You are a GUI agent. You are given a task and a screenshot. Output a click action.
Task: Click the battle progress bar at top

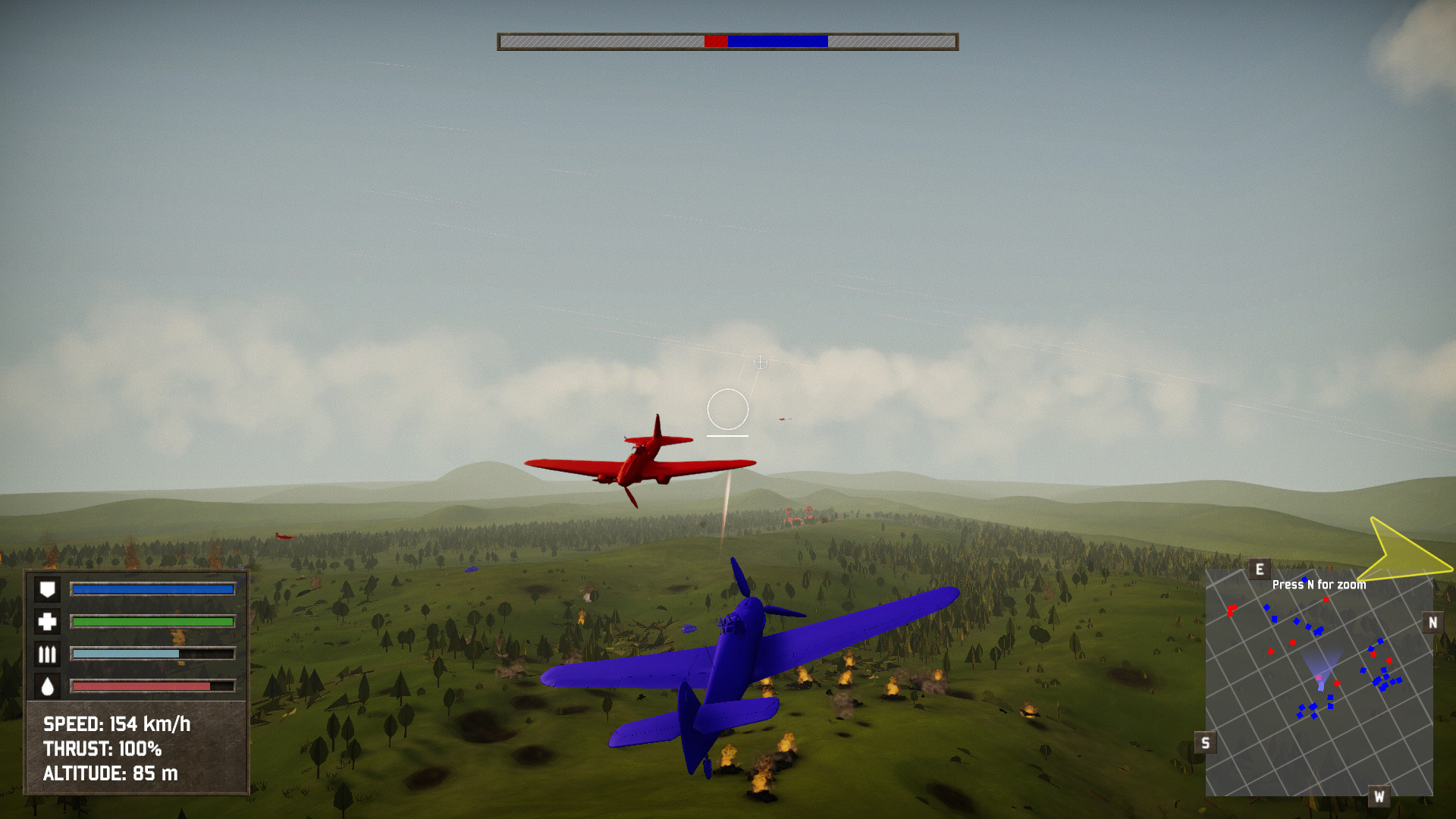tap(728, 42)
